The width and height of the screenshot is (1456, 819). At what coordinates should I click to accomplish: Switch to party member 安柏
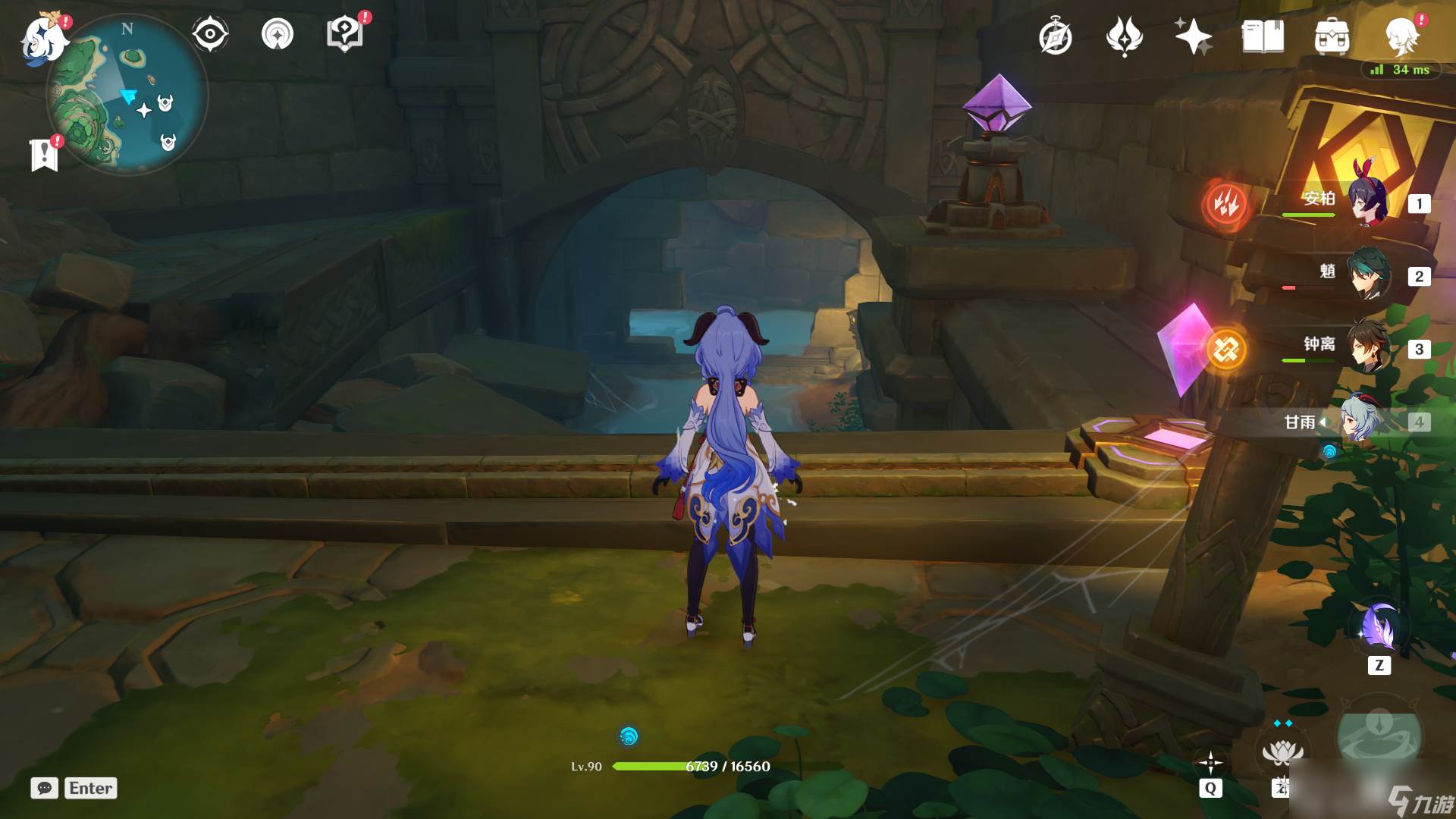pyautogui.click(x=1367, y=202)
